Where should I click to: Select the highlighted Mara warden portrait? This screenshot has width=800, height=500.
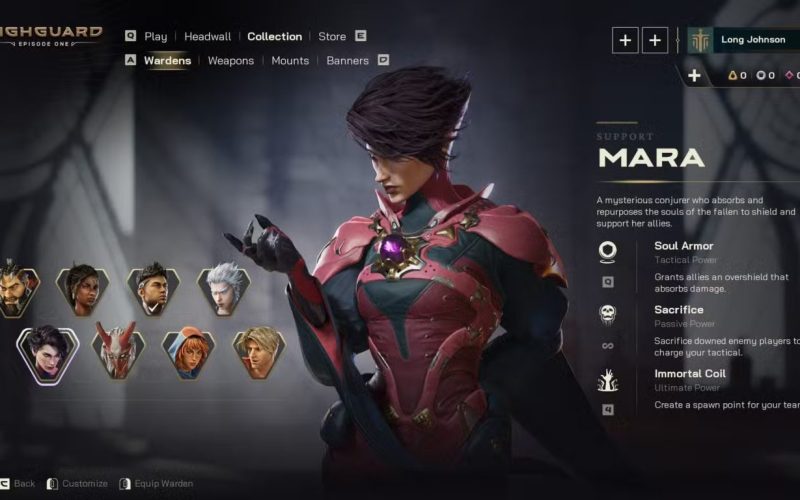(x=47, y=354)
